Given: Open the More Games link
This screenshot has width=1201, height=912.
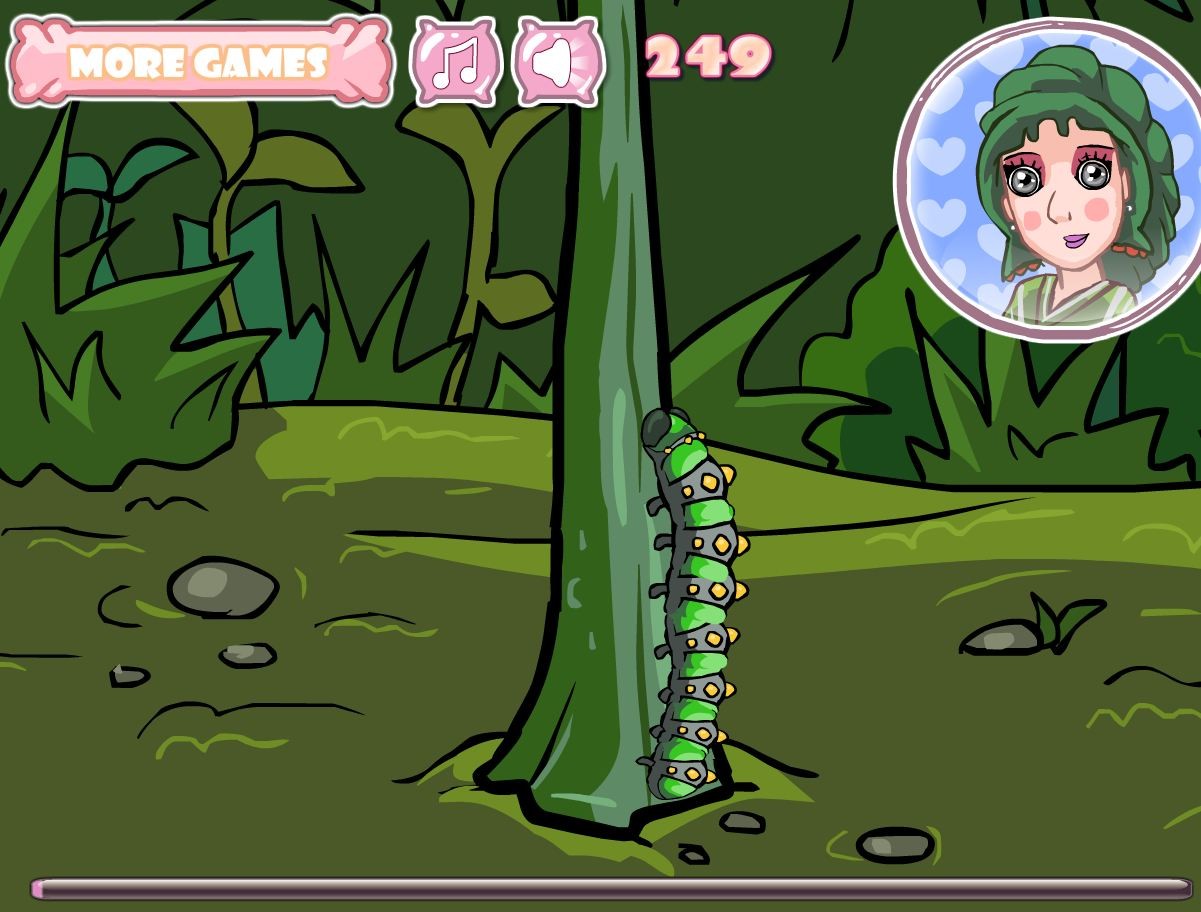Looking at the screenshot, I should click(x=198, y=62).
